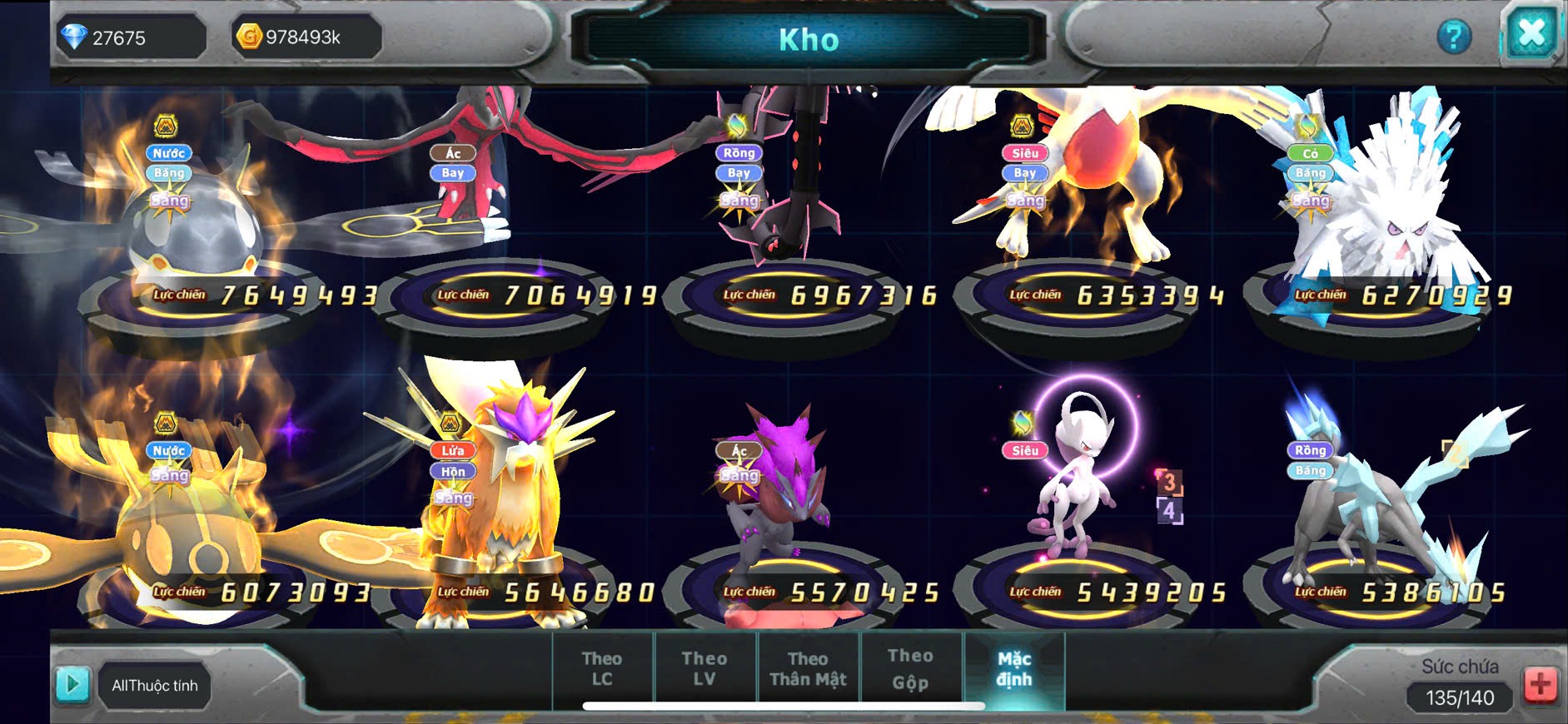Activate the Mặc định sort tab

coord(1013,669)
